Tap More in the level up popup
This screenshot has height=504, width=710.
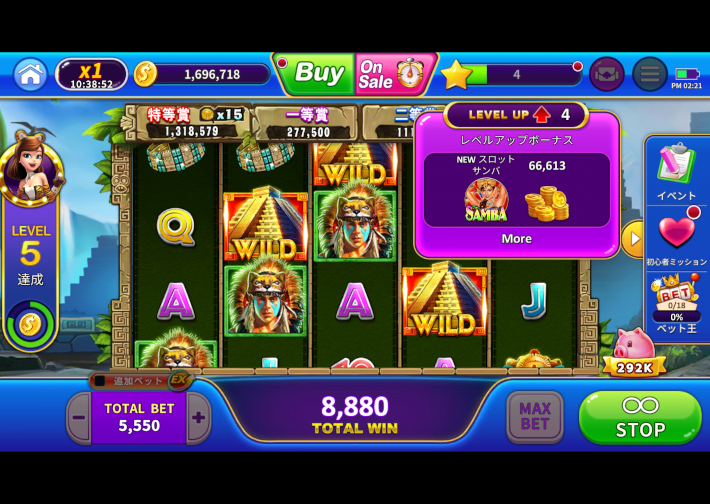tap(516, 239)
